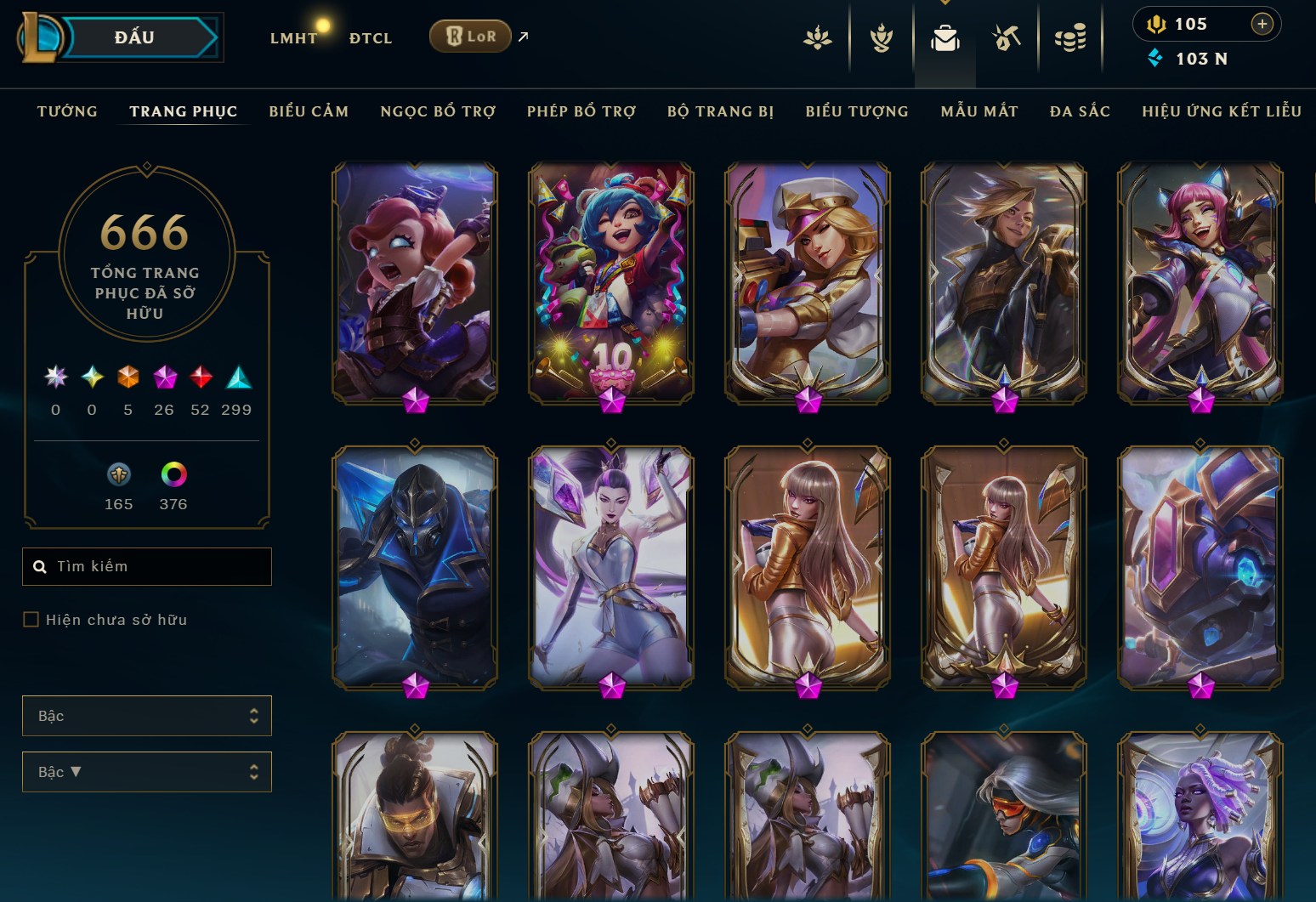Image resolution: width=1316 pixels, height=902 pixels.
Task: Open Loot via the pickaxe and pouch icon
Action: tap(1006, 37)
